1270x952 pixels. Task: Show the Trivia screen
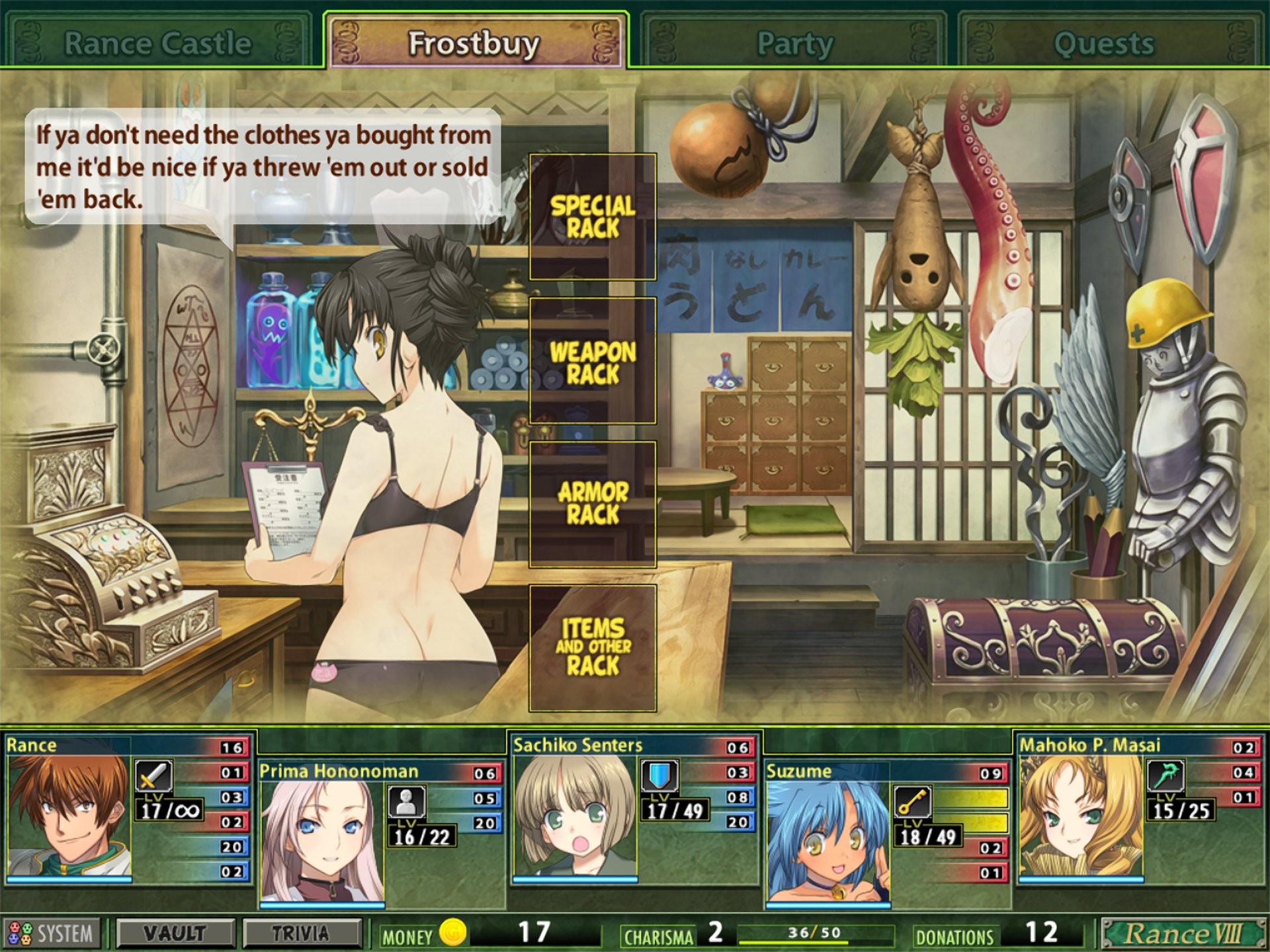point(301,933)
